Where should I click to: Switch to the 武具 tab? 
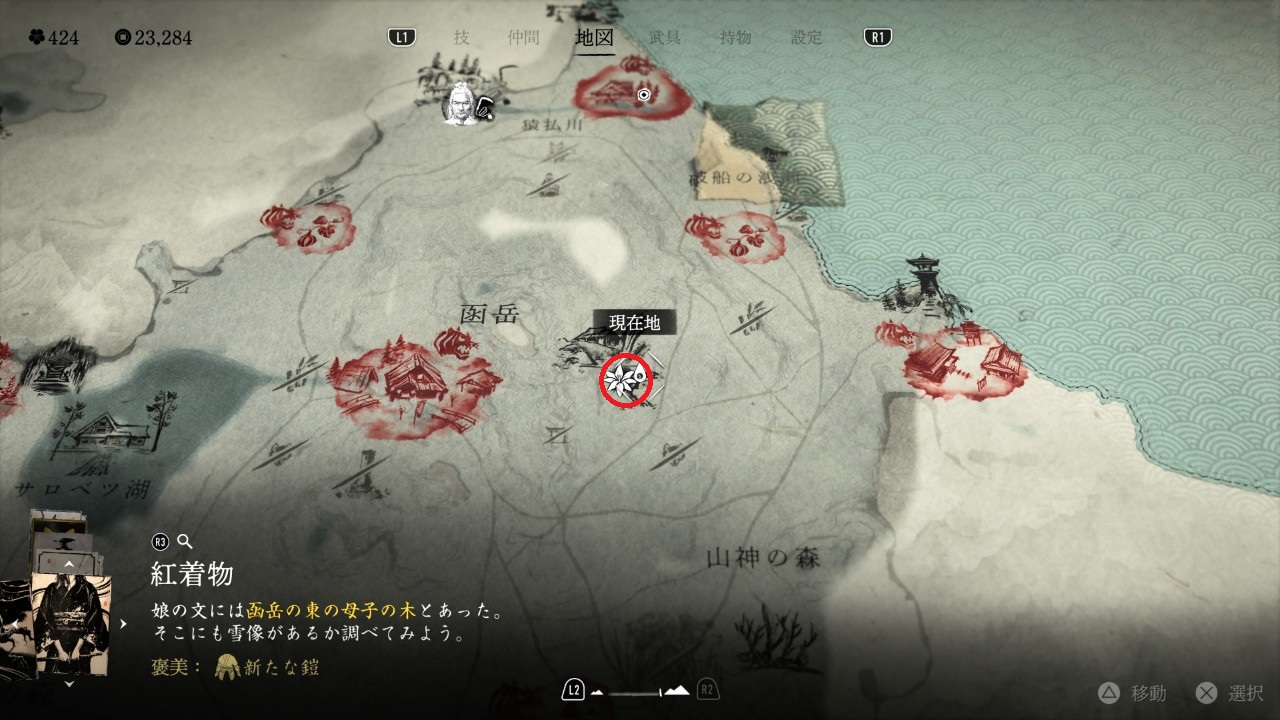pos(665,38)
